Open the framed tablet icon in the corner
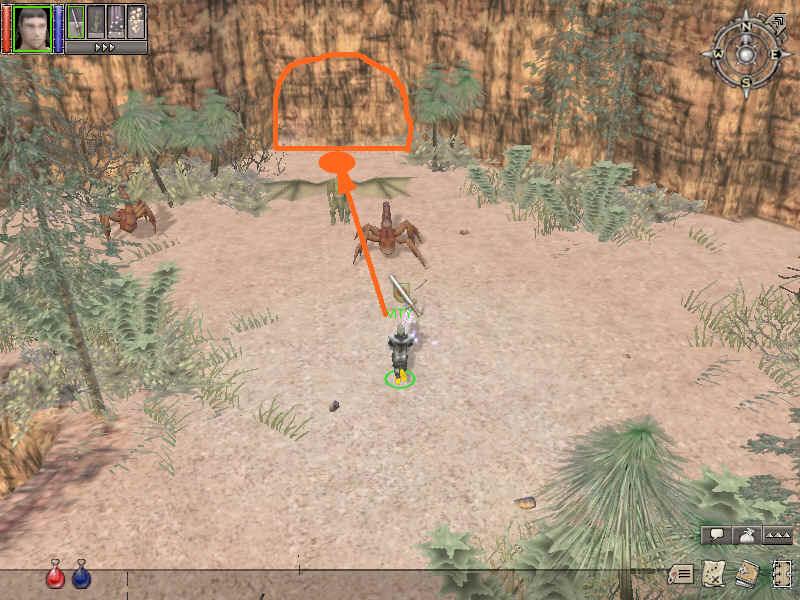The image size is (800, 600). coord(781,574)
